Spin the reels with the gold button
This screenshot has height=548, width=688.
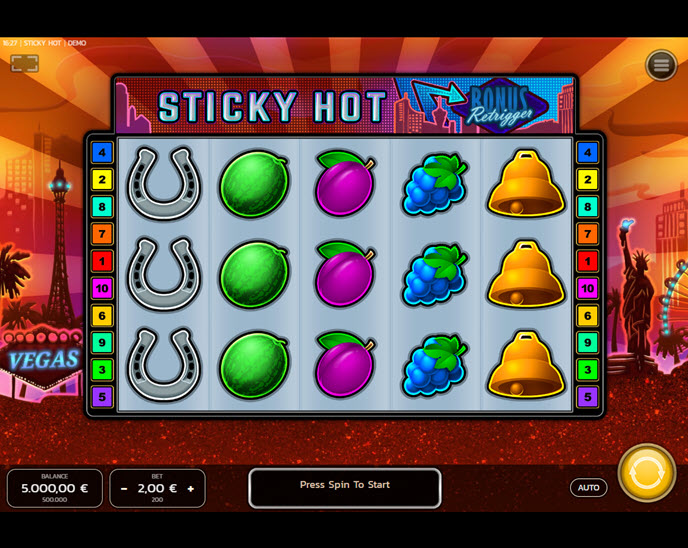(646, 473)
